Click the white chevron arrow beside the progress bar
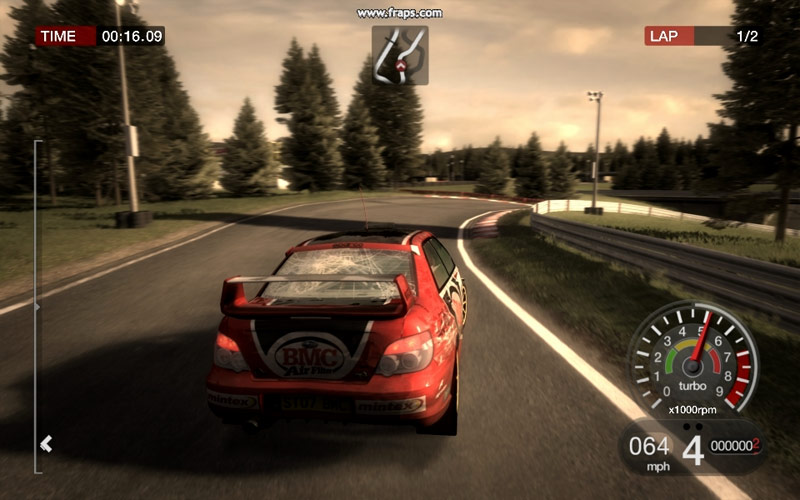Image resolution: width=800 pixels, height=500 pixels. click(46, 443)
